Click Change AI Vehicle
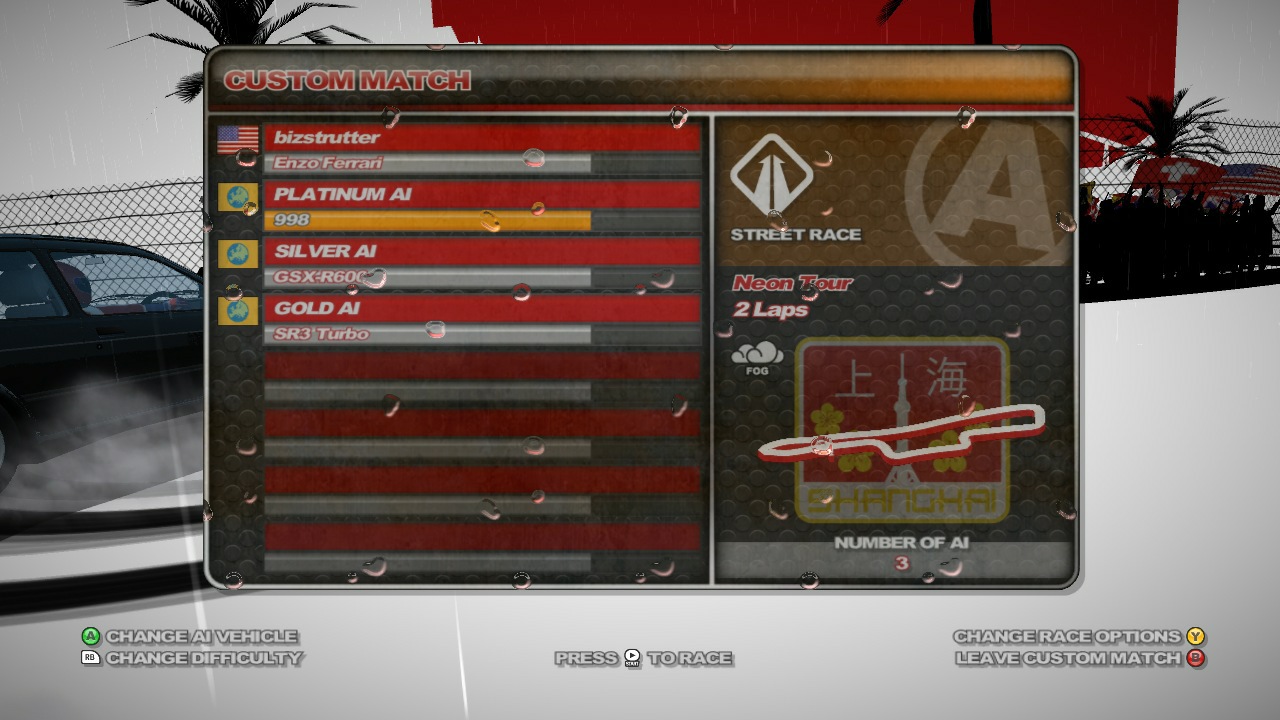 coord(200,635)
